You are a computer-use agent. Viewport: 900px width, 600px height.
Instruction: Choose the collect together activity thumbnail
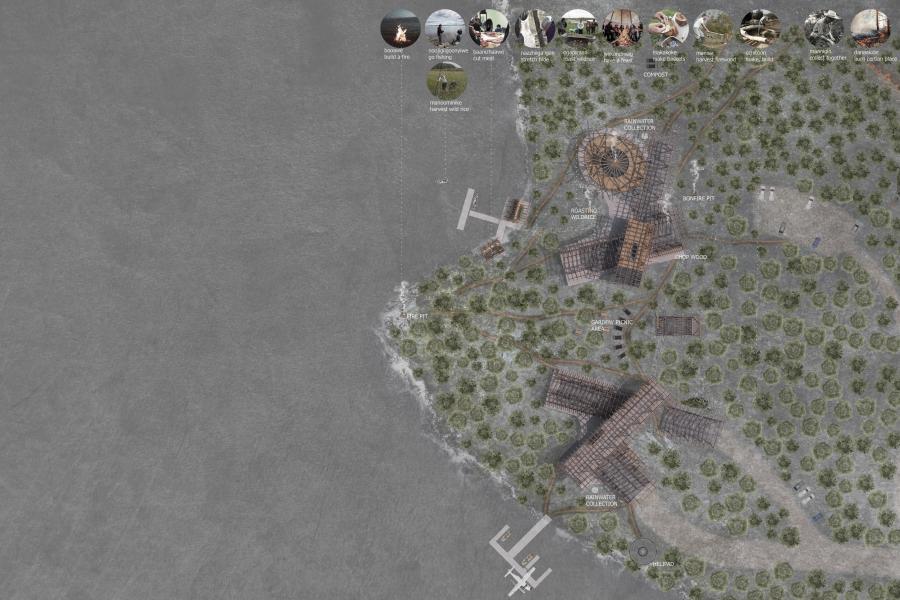[x=825, y=28]
